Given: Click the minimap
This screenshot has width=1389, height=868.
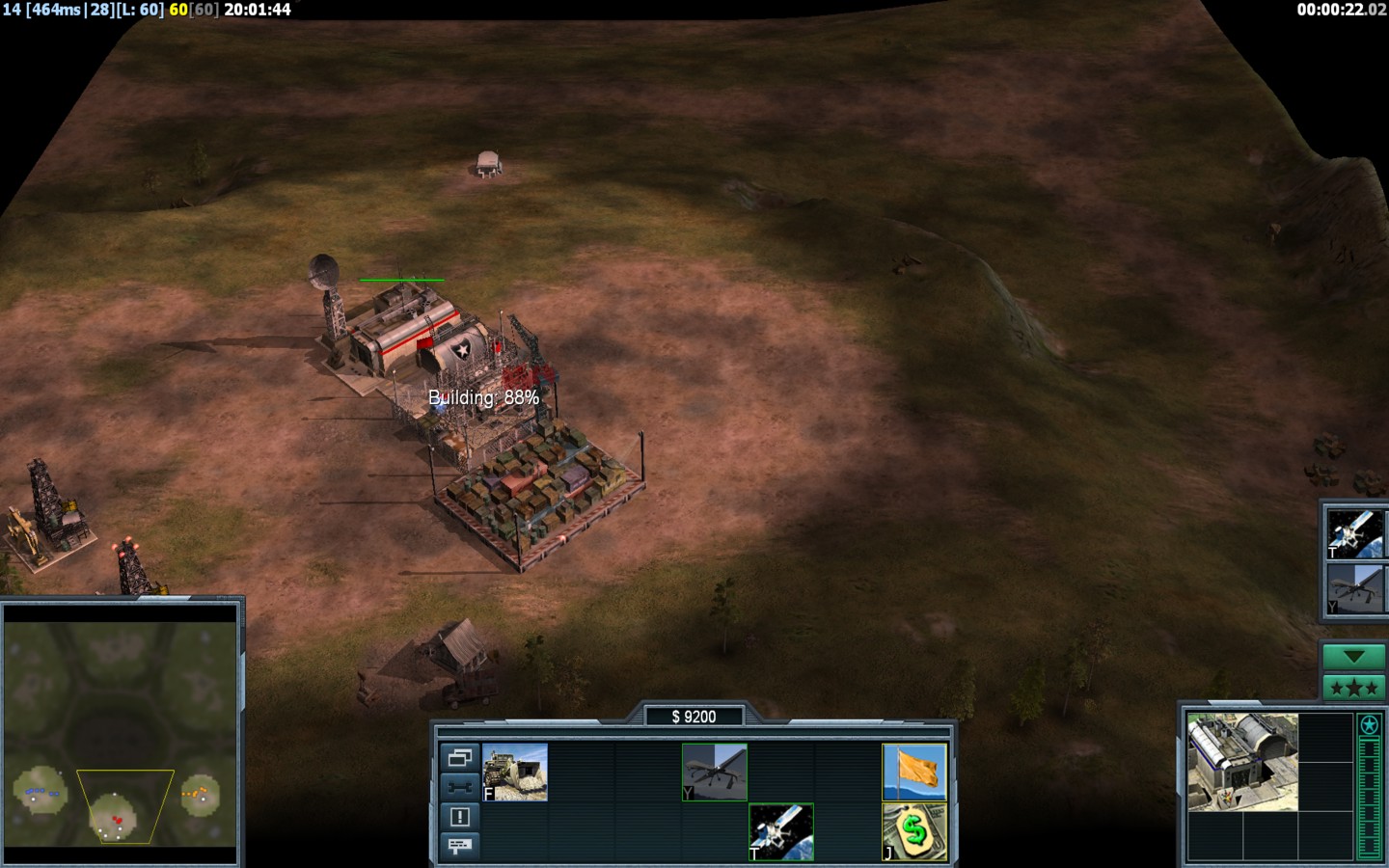Looking at the screenshot, I should (x=121, y=733).
